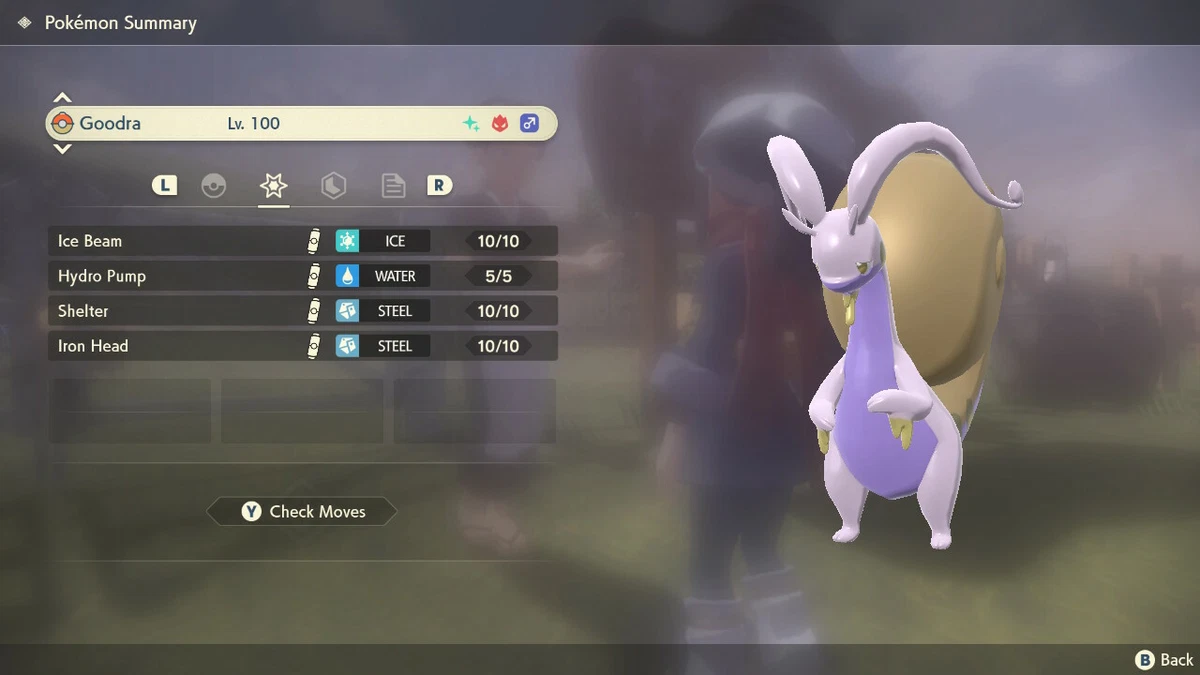
Task: Open the notes page tab
Action: tap(393, 186)
